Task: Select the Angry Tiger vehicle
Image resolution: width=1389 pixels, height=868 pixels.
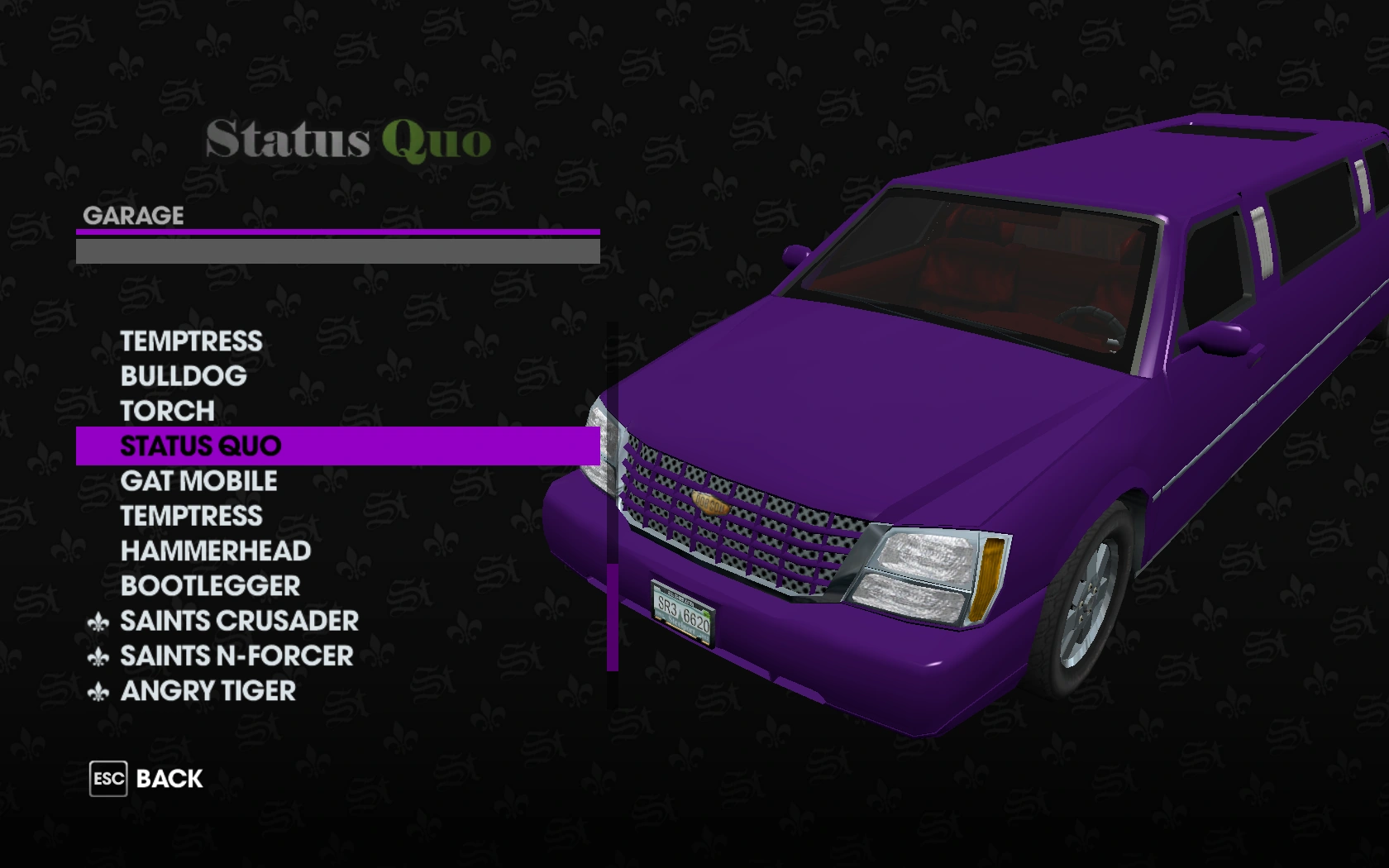Action: tap(207, 691)
